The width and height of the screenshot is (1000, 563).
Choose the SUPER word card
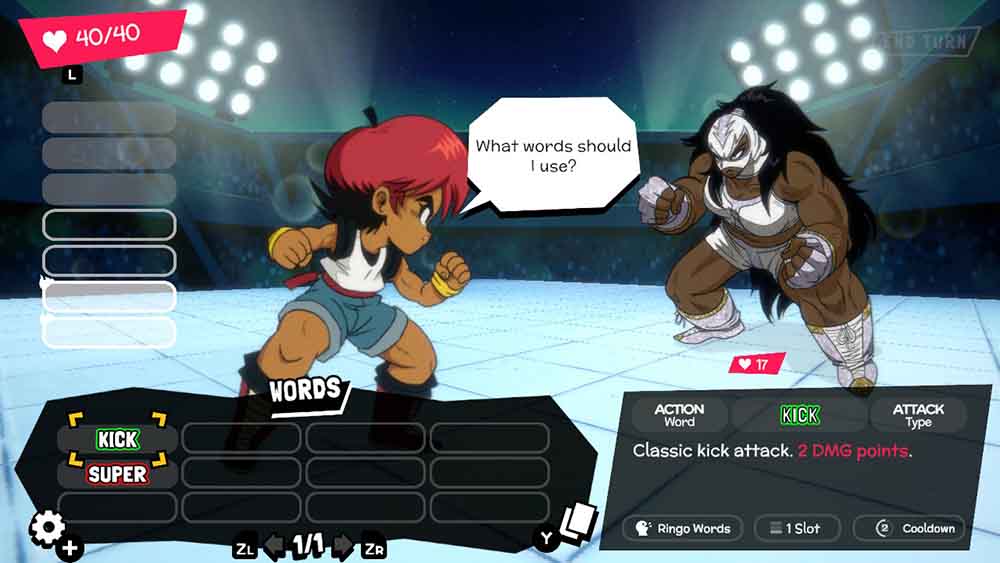coord(118,473)
